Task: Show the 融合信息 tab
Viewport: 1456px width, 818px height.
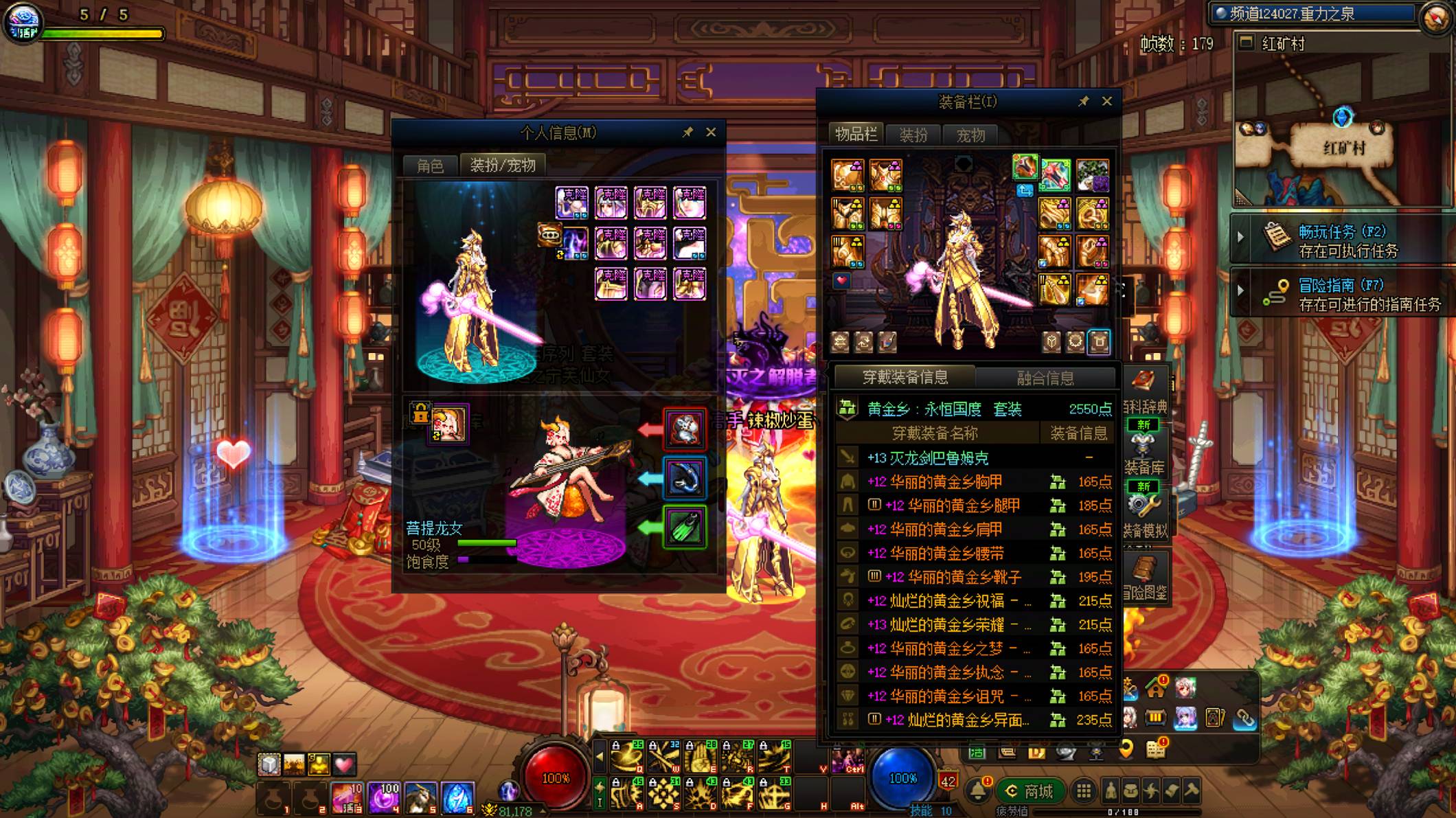Action: pos(1045,378)
